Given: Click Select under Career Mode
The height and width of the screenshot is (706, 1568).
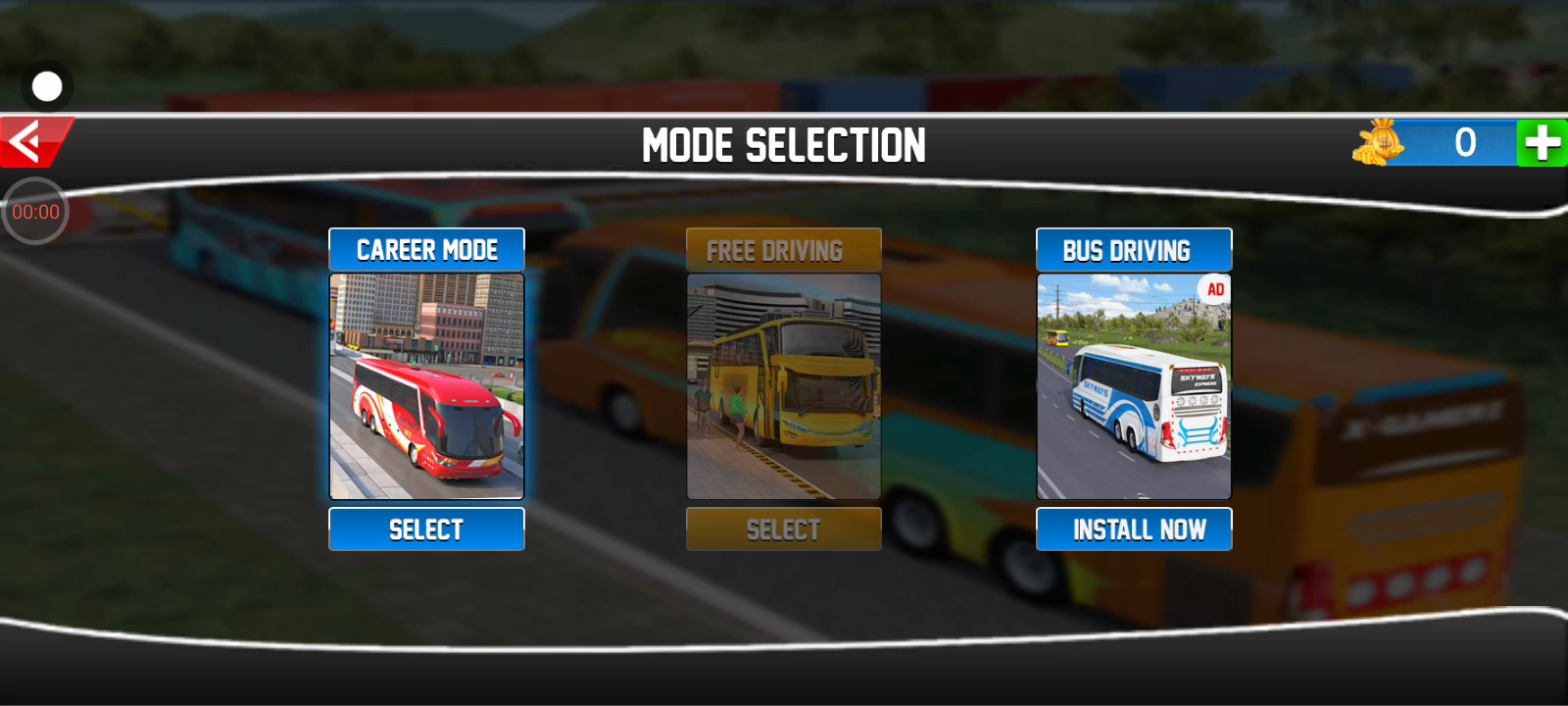Looking at the screenshot, I should 426,529.
